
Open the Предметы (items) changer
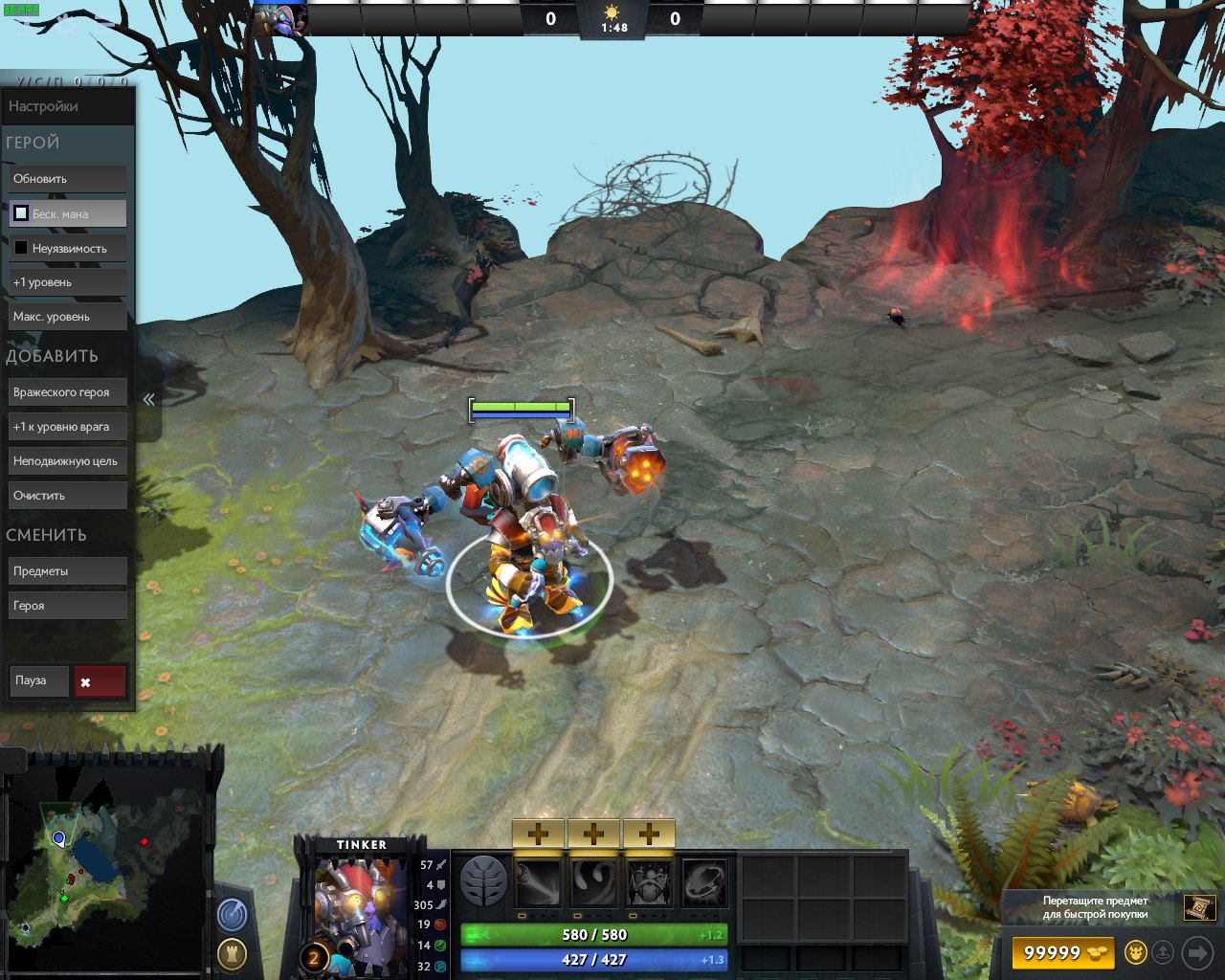[67, 571]
